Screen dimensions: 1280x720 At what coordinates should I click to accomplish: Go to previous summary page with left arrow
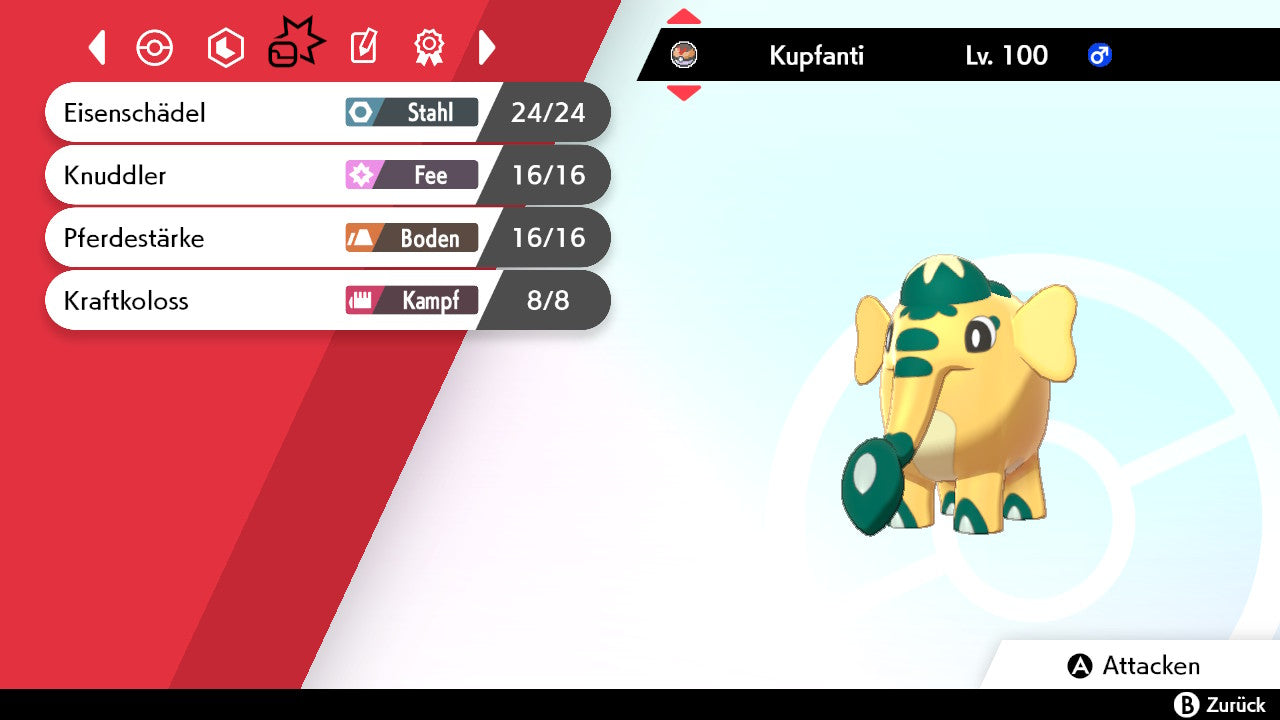[97, 47]
